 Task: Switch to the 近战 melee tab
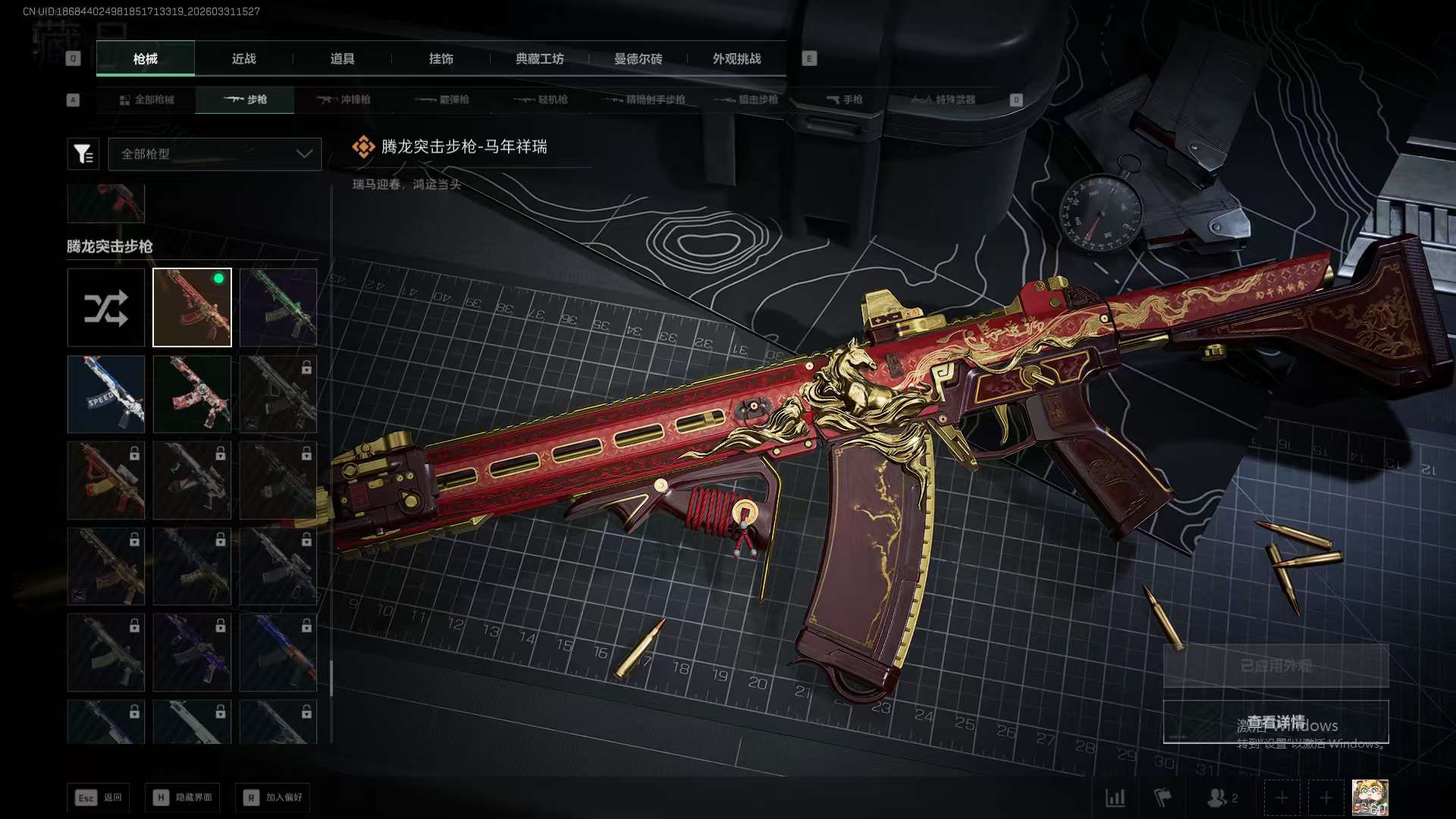(x=243, y=59)
